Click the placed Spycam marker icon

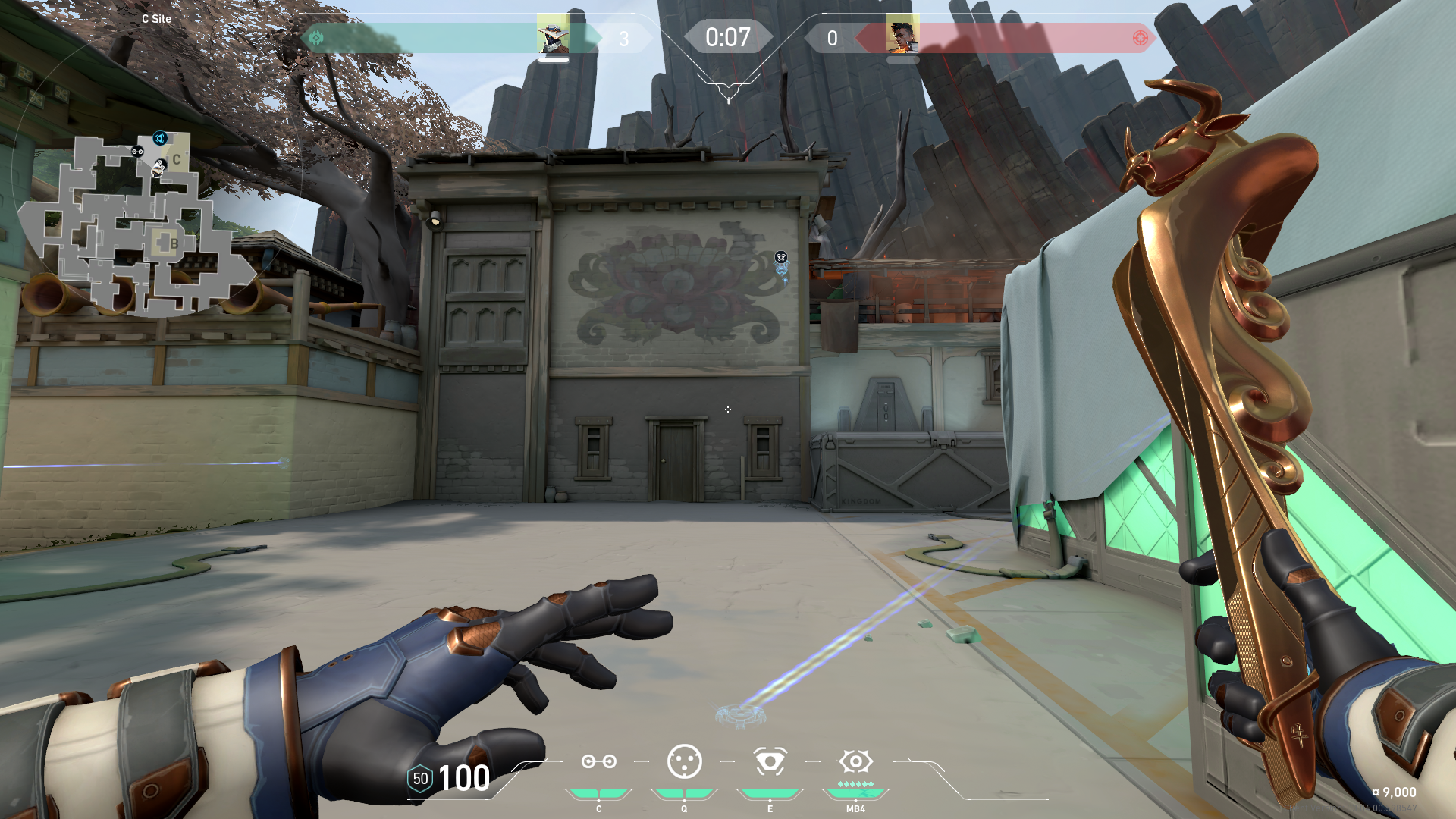tap(781, 258)
